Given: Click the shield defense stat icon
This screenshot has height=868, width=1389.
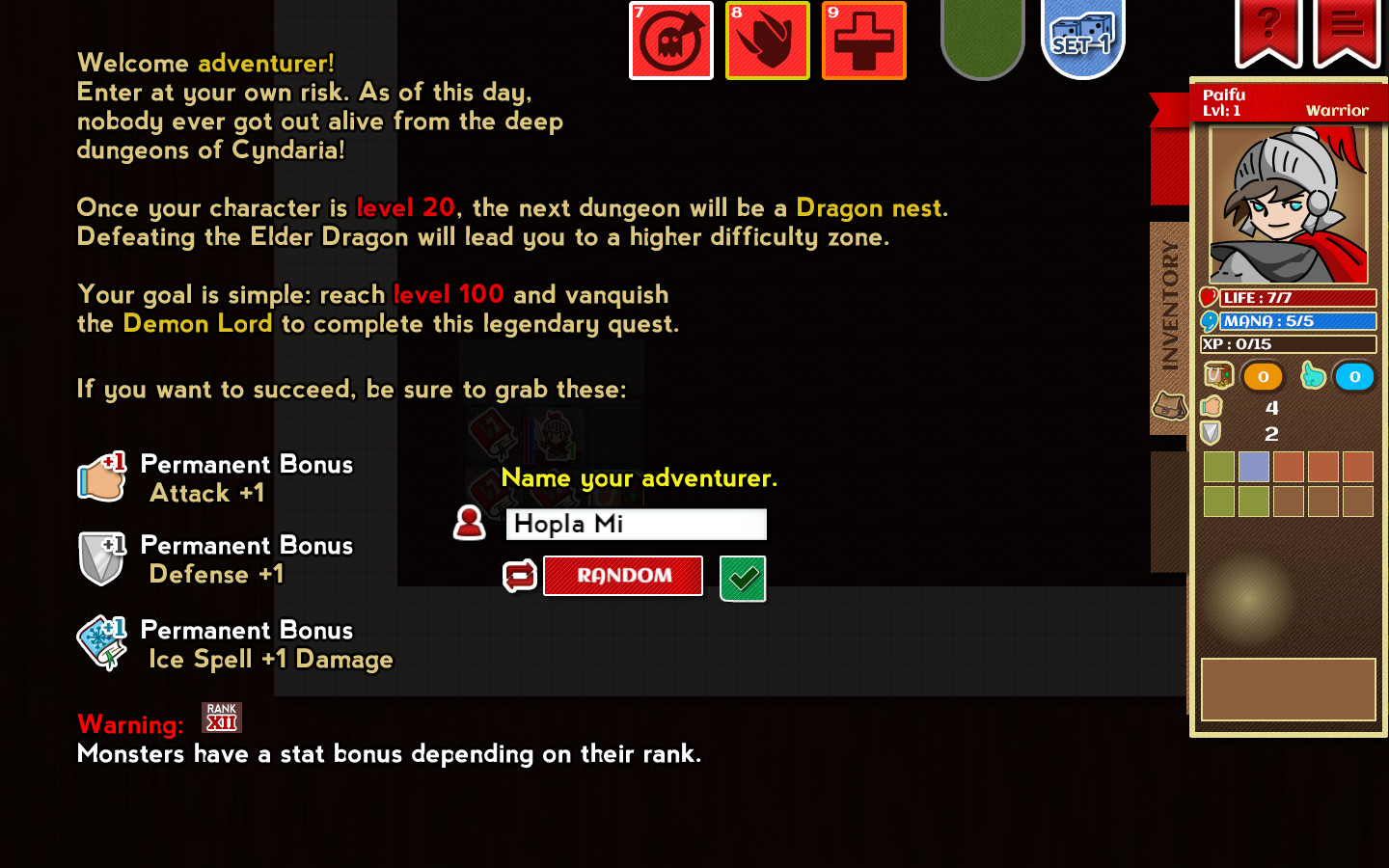Looking at the screenshot, I should (x=1212, y=434).
